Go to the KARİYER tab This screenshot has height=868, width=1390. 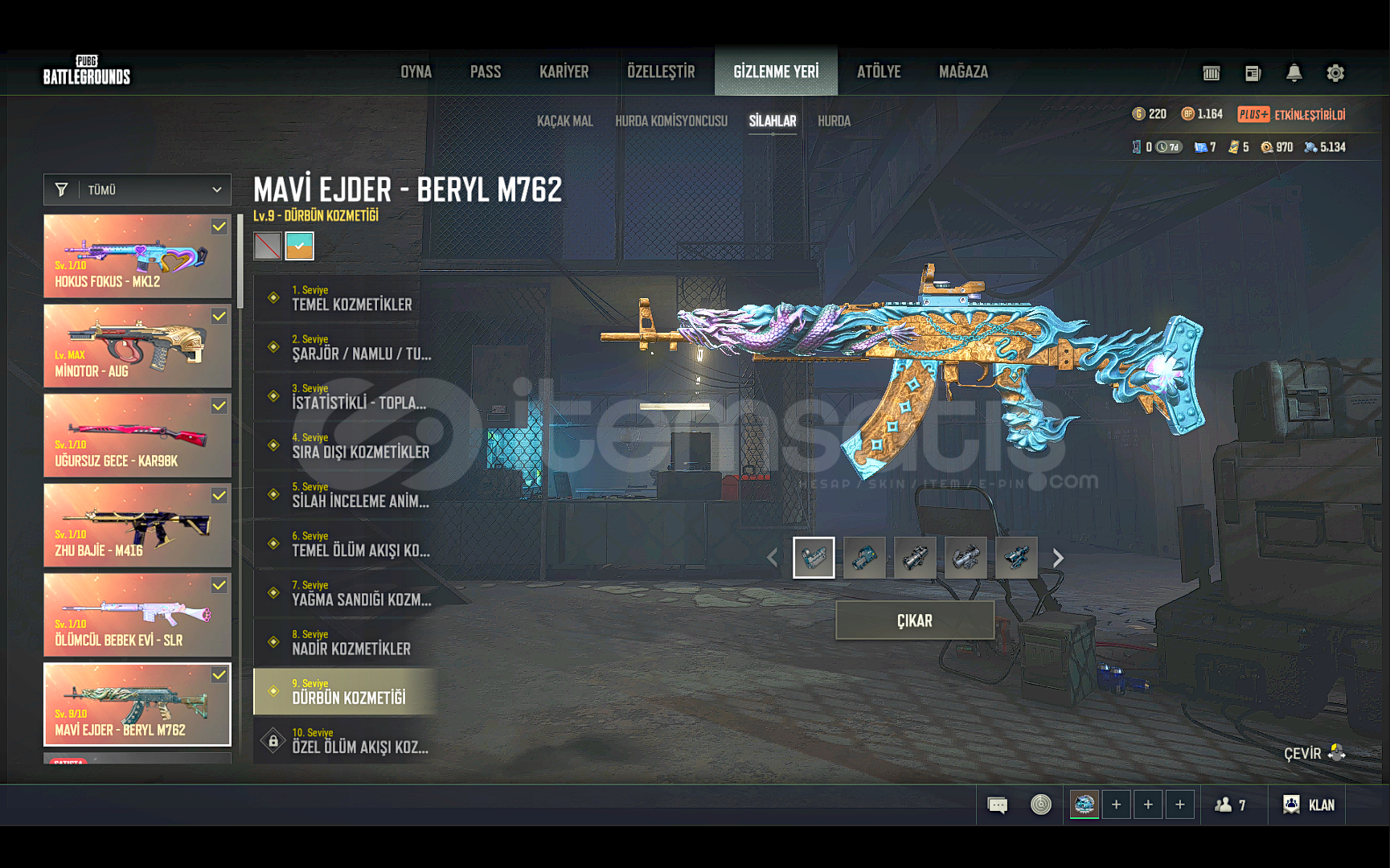564,72
